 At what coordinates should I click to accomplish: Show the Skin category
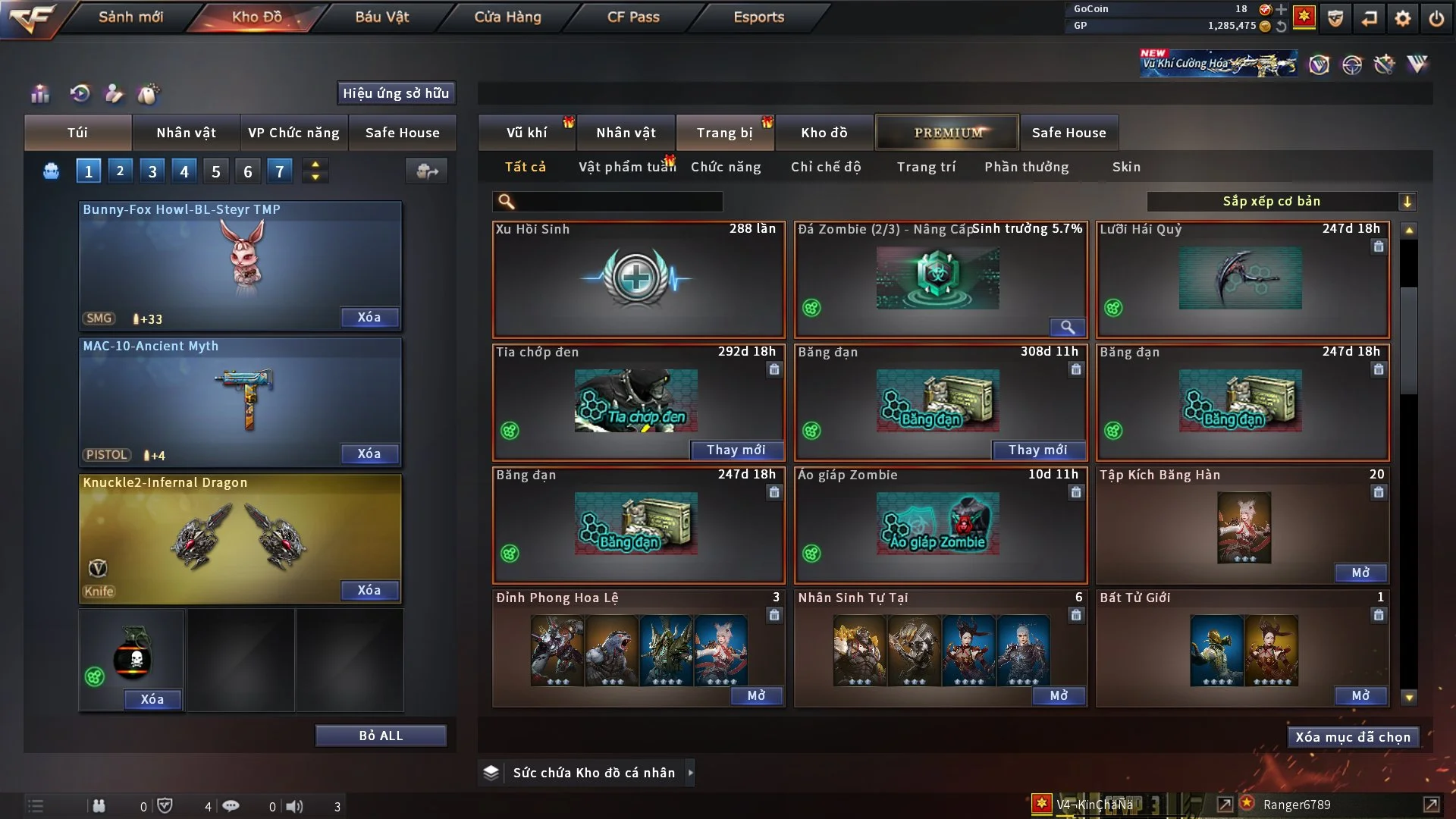click(1126, 167)
